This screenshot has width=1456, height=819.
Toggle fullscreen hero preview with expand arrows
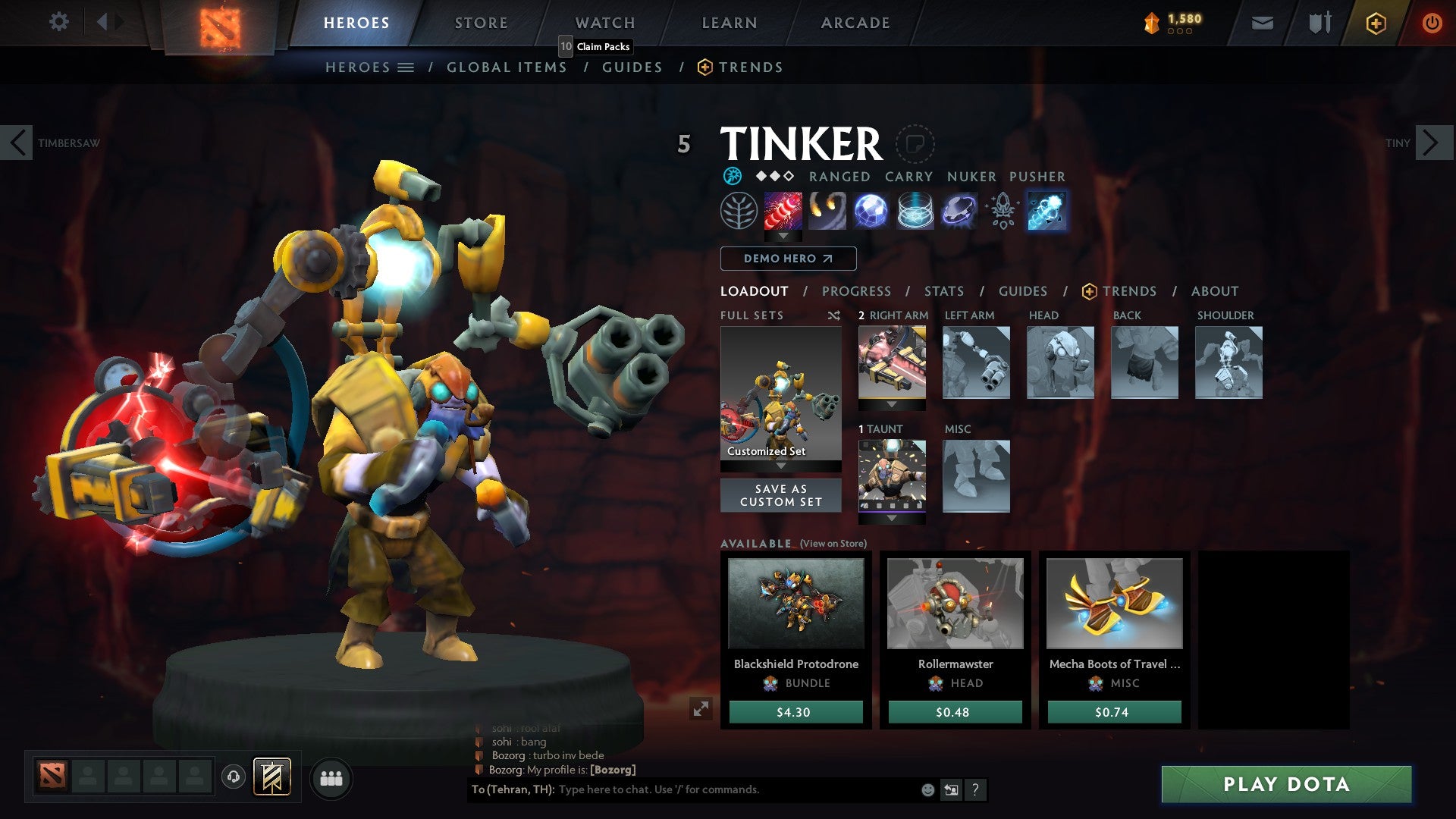pos(701,707)
